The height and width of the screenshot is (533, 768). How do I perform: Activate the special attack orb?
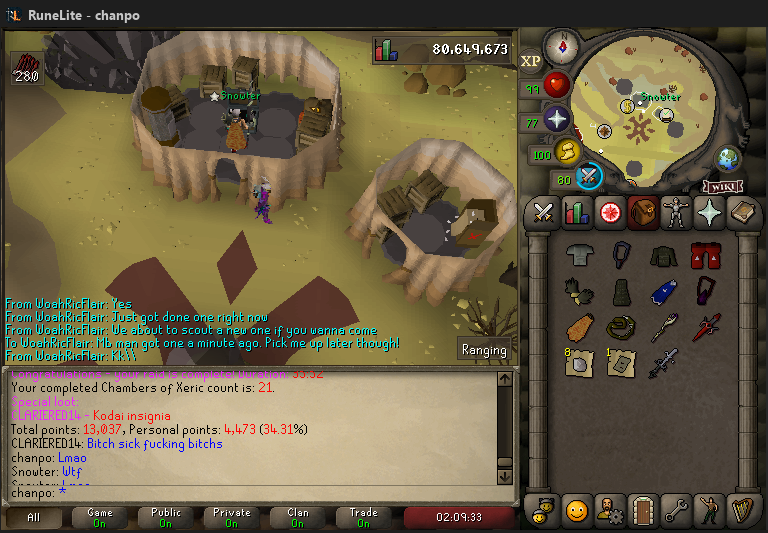point(589,176)
